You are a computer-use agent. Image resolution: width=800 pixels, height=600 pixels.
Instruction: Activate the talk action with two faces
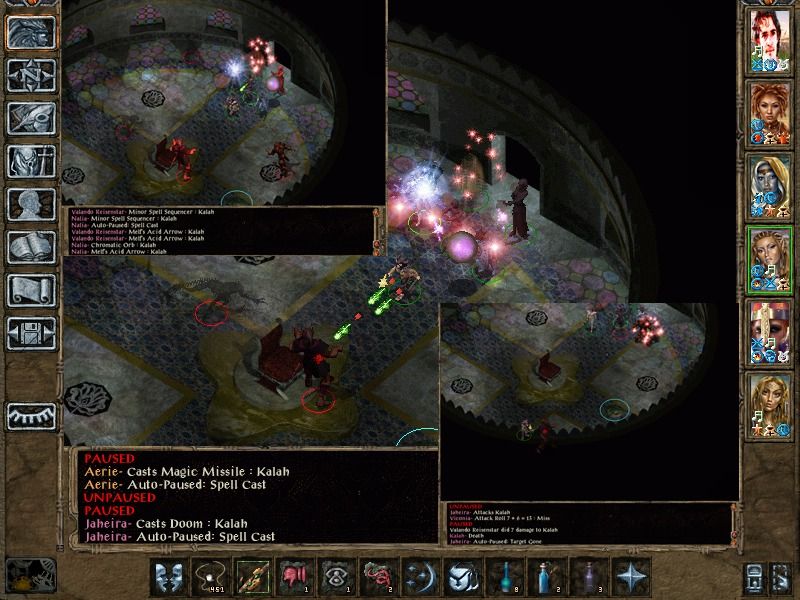167,576
